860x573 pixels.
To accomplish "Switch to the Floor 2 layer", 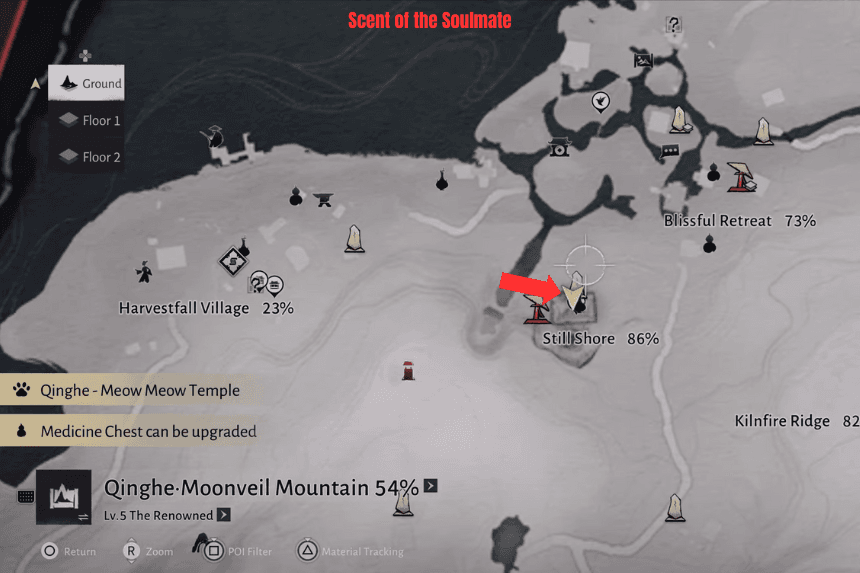I will click(90, 157).
